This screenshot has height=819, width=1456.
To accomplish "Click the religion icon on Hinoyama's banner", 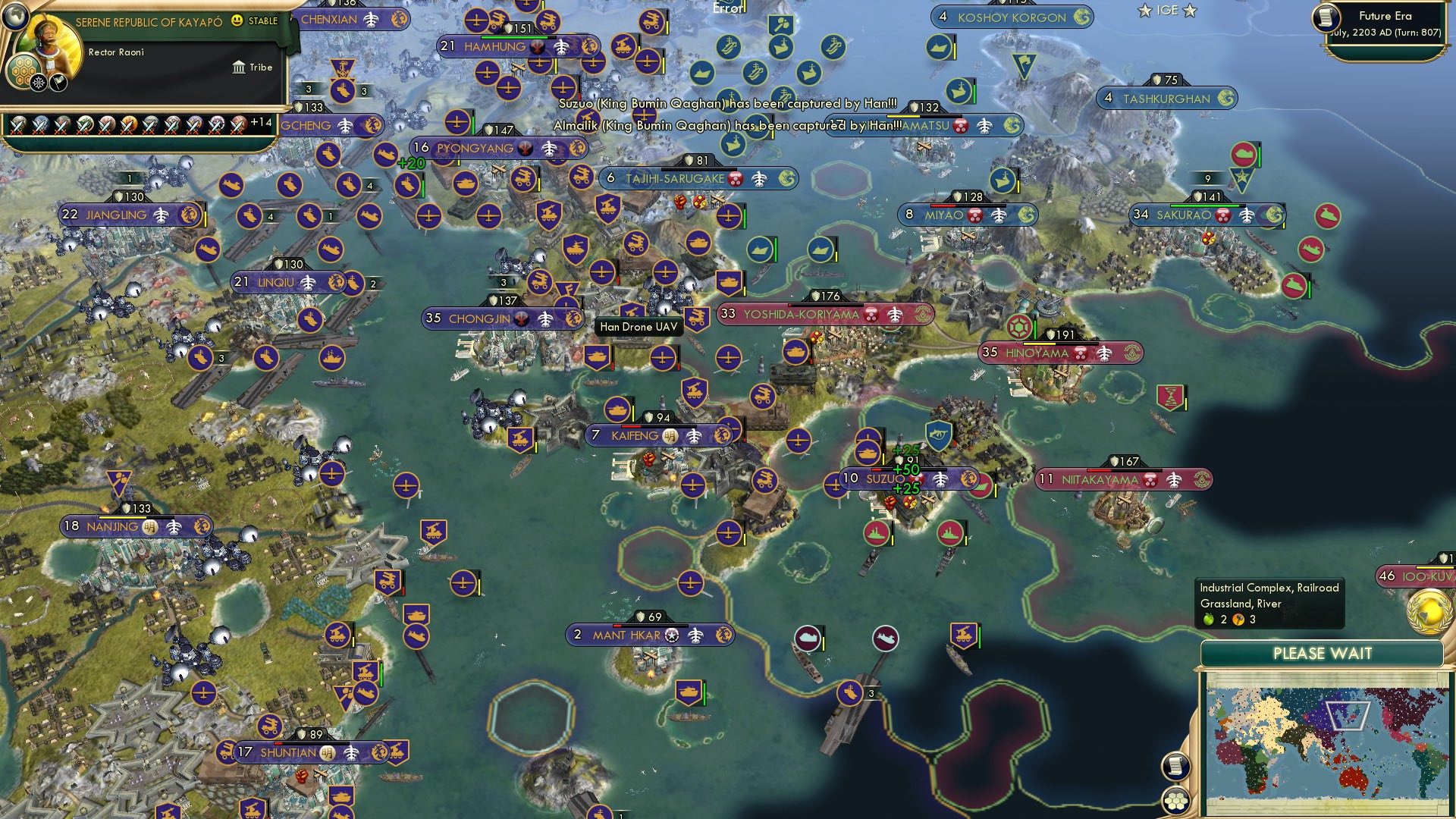I will click(x=1131, y=353).
